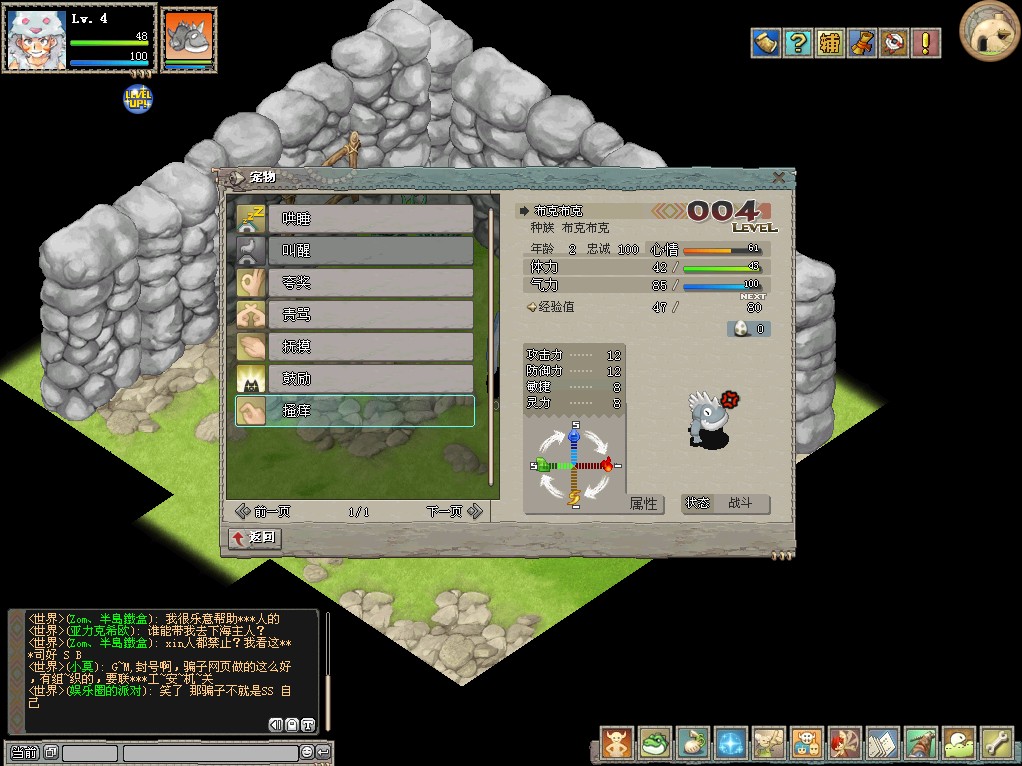Click the 当前 chat channel button
Screen dimensions: 1022x766
point(25,753)
